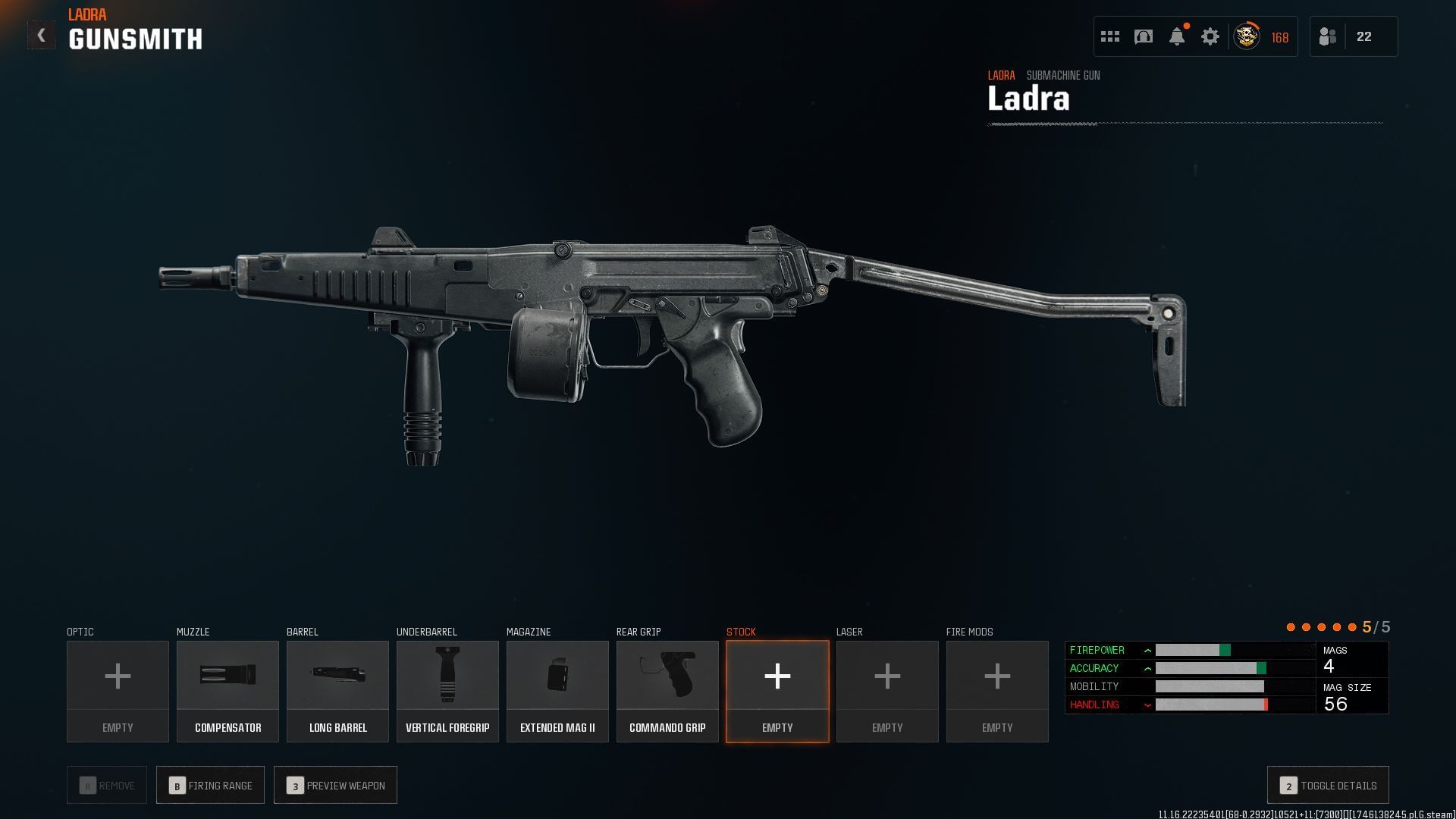Go back using the top-left arrow
The image size is (1456, 819).
[42, 36]
